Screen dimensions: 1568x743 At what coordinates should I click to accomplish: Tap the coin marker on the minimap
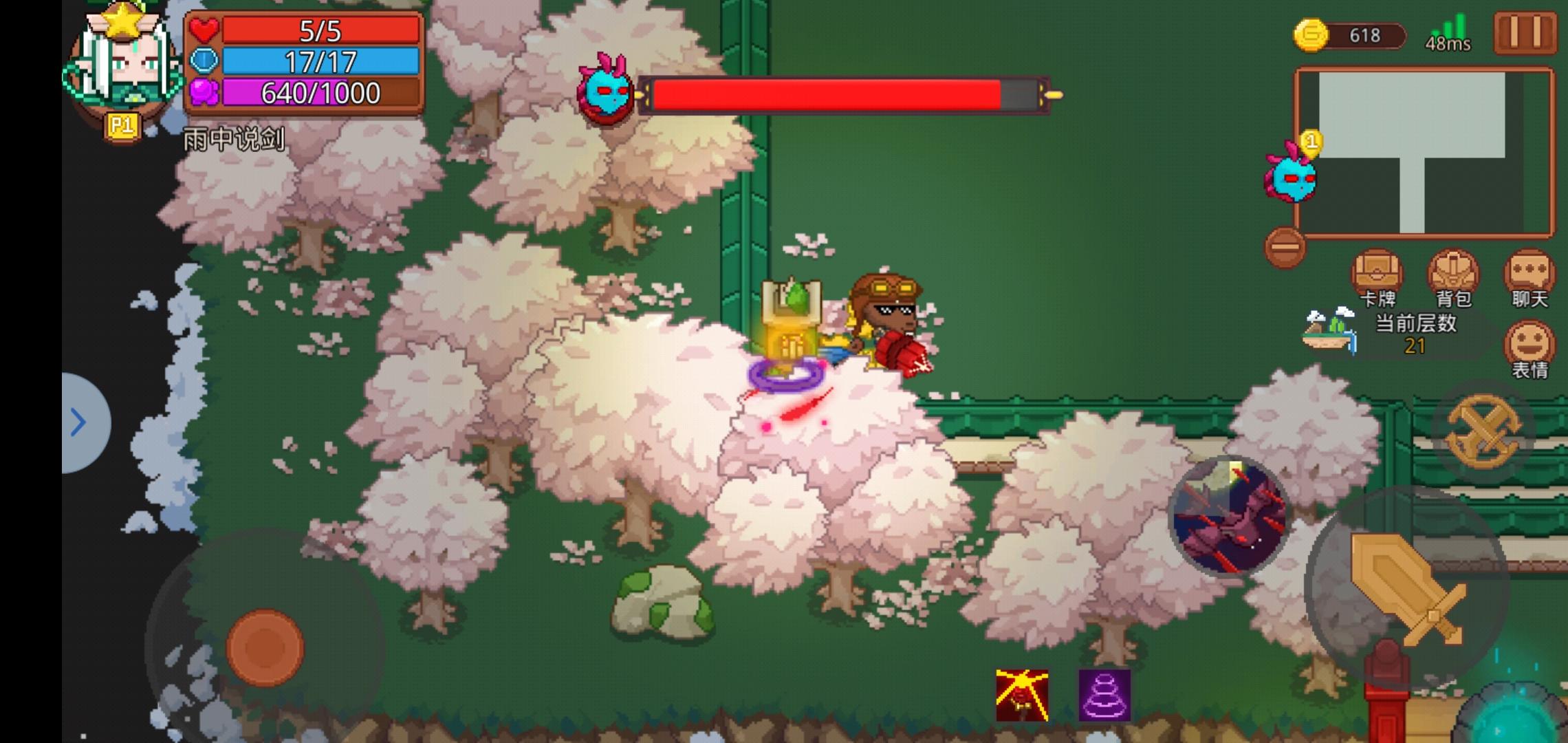[x=1311, y=142]
